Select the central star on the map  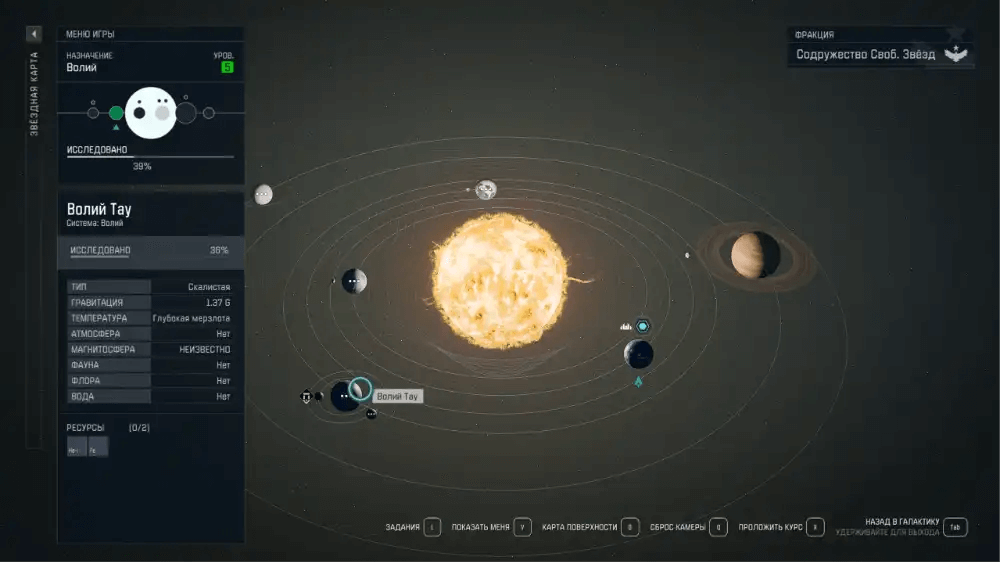(498, 279)
